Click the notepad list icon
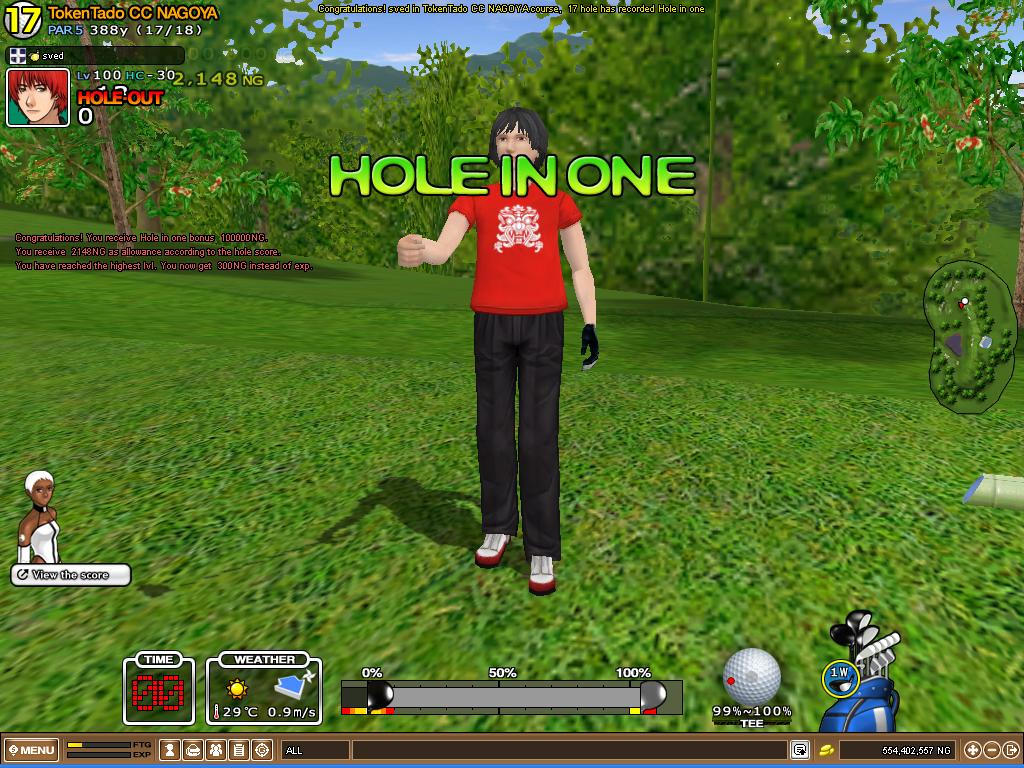Image resolution: width=1024 pixels, height=768 pixels. 239,750
